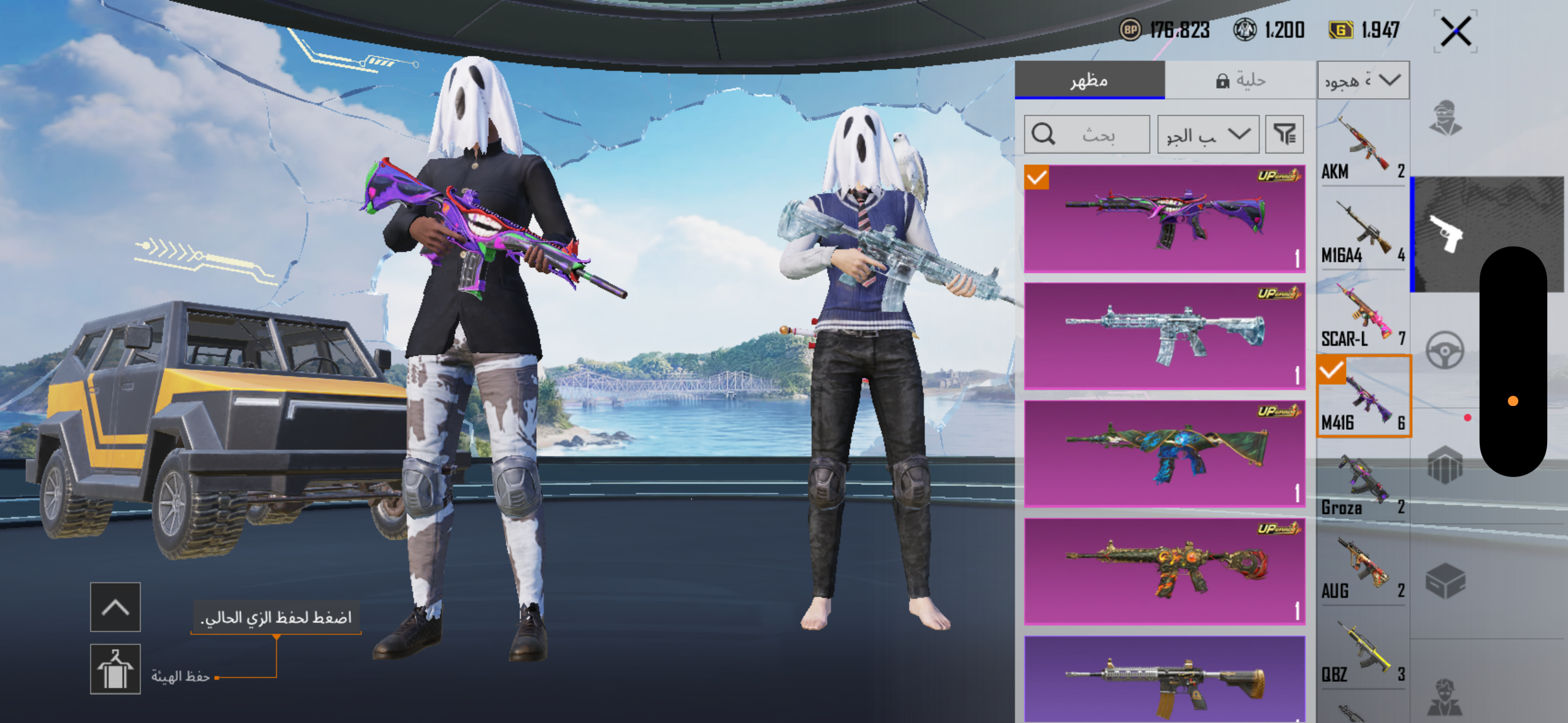This screenshot has width=1568, height=723.
Task: Select the SCAR-L weapon entry
Action: pyautogui.click(x=1362, y=315)
